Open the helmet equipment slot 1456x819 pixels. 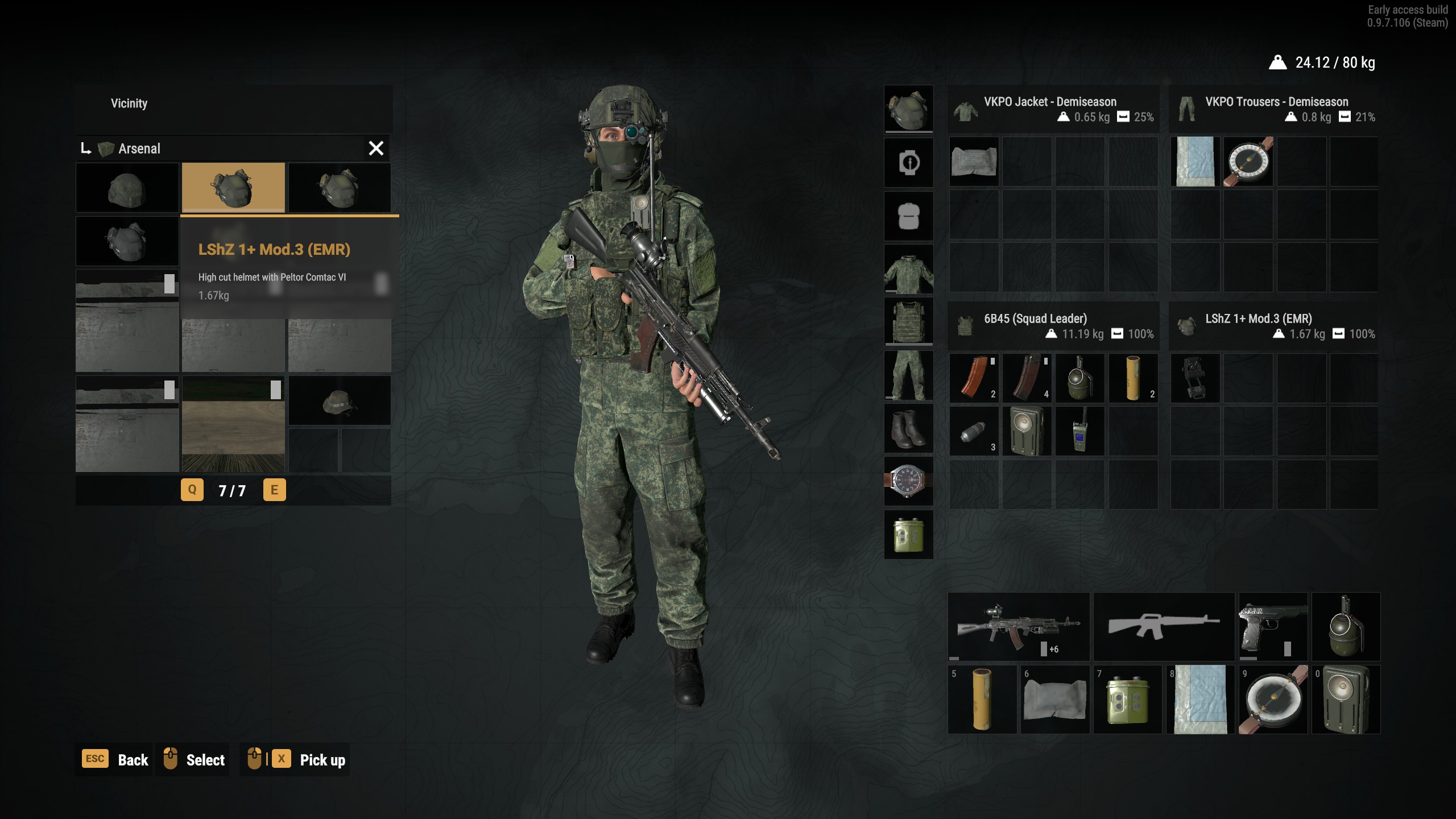tap(908, 109)
